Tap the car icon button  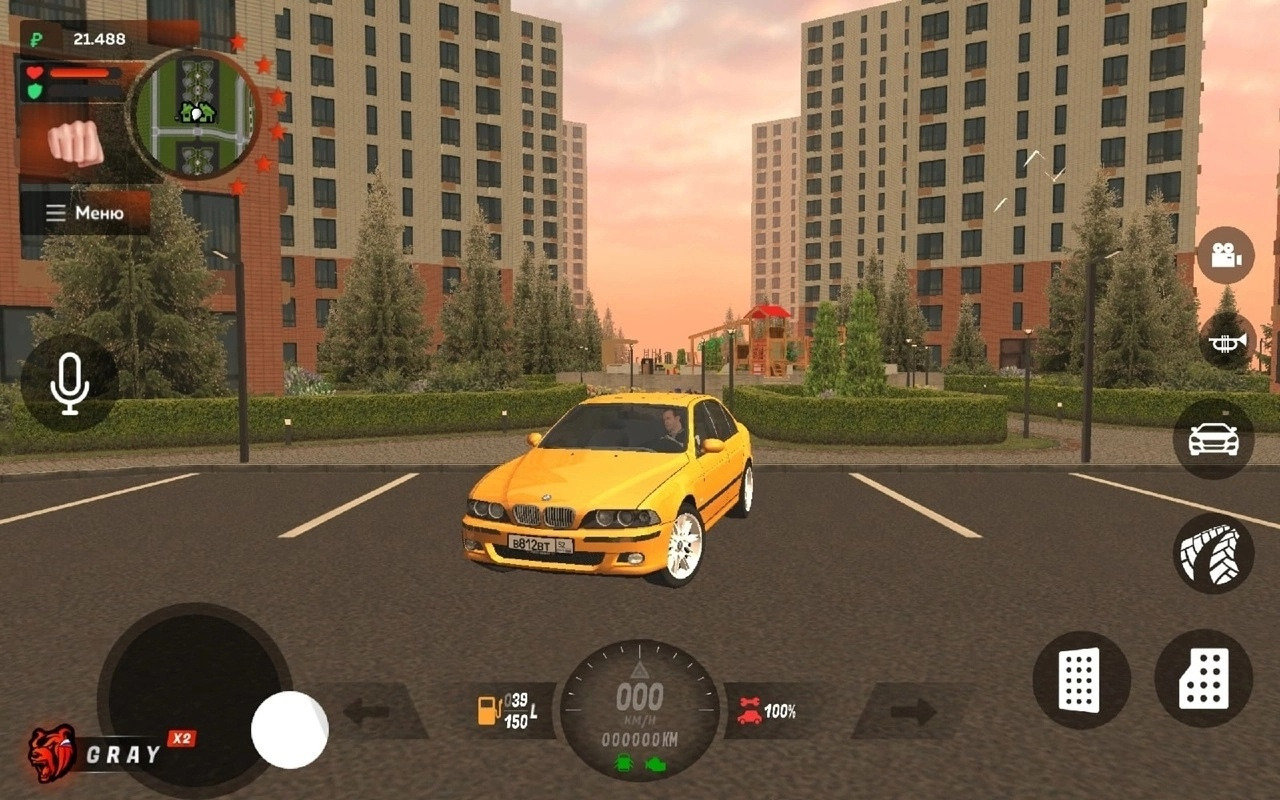click(x=1213, y=439)
